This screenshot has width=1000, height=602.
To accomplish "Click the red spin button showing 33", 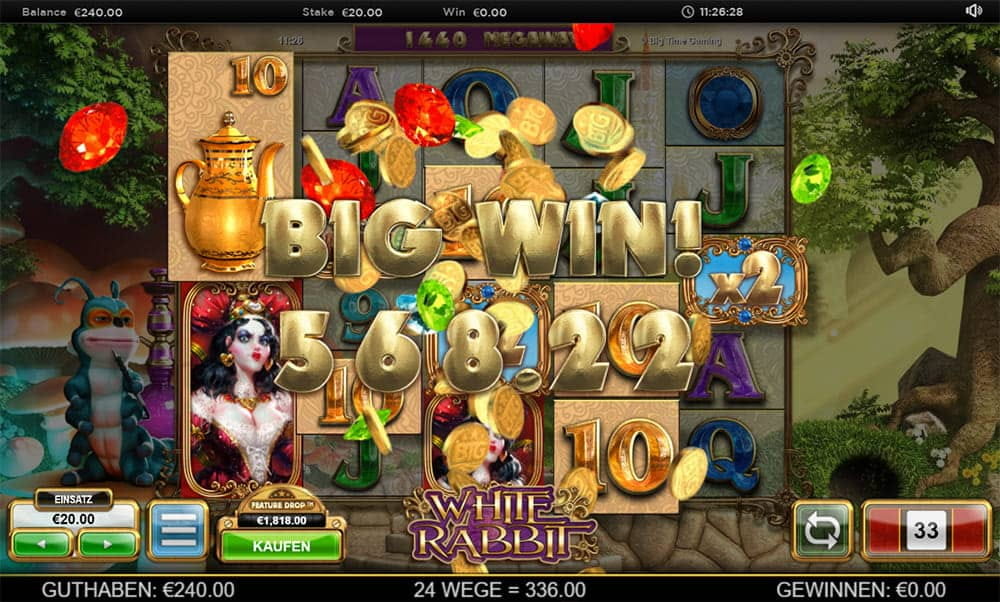I will click(x=925, y=530).
